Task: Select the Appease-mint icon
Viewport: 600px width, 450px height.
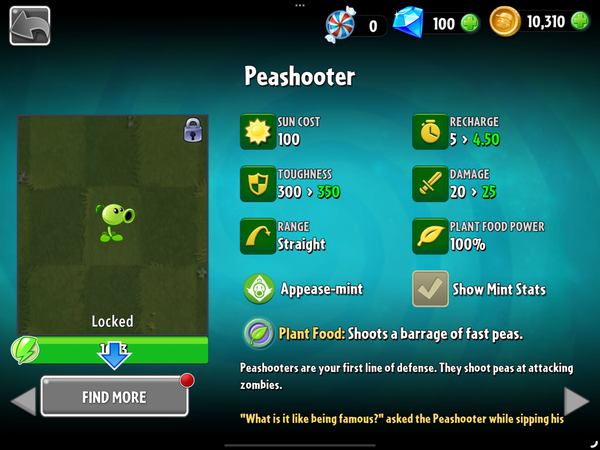Action: click(x=259, y=289)
